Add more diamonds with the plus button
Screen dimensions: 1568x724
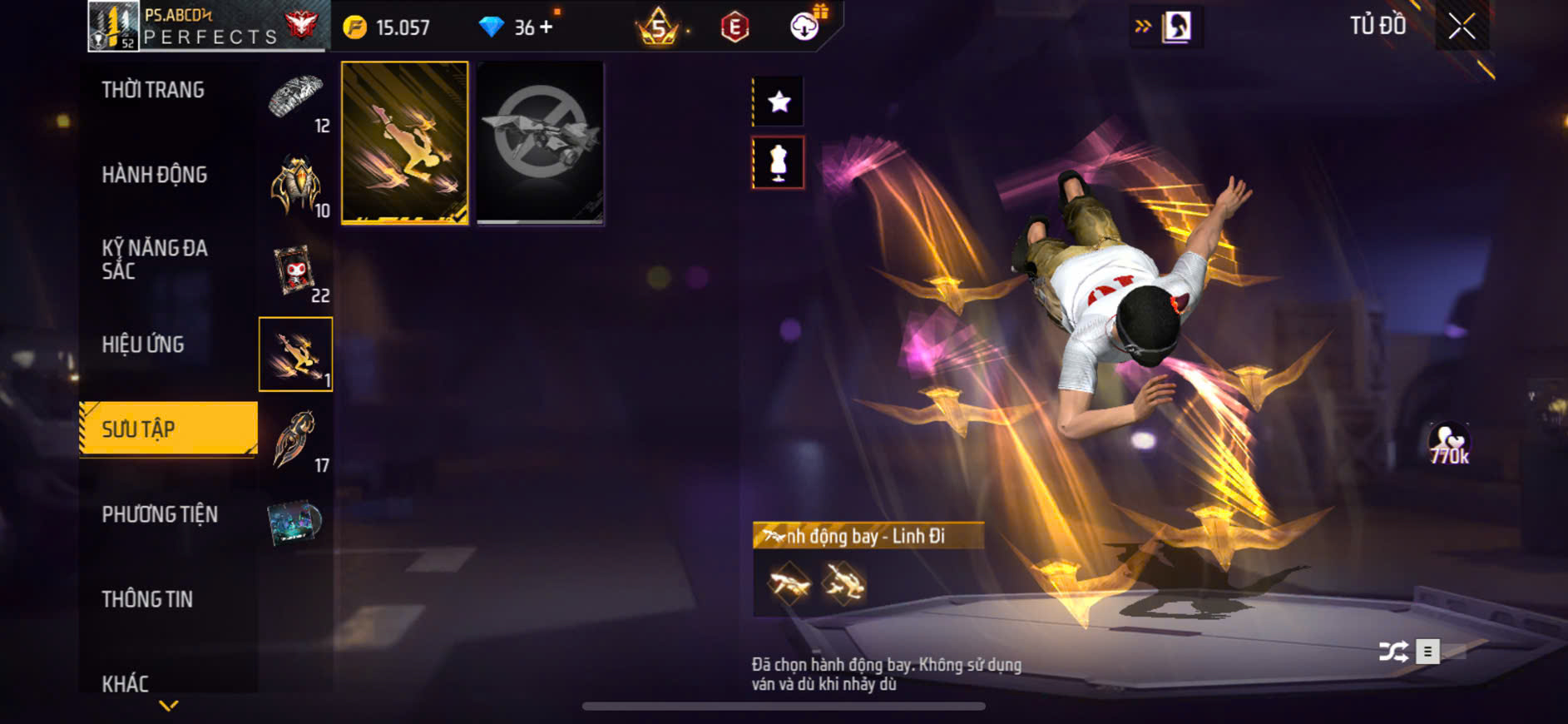546,27
